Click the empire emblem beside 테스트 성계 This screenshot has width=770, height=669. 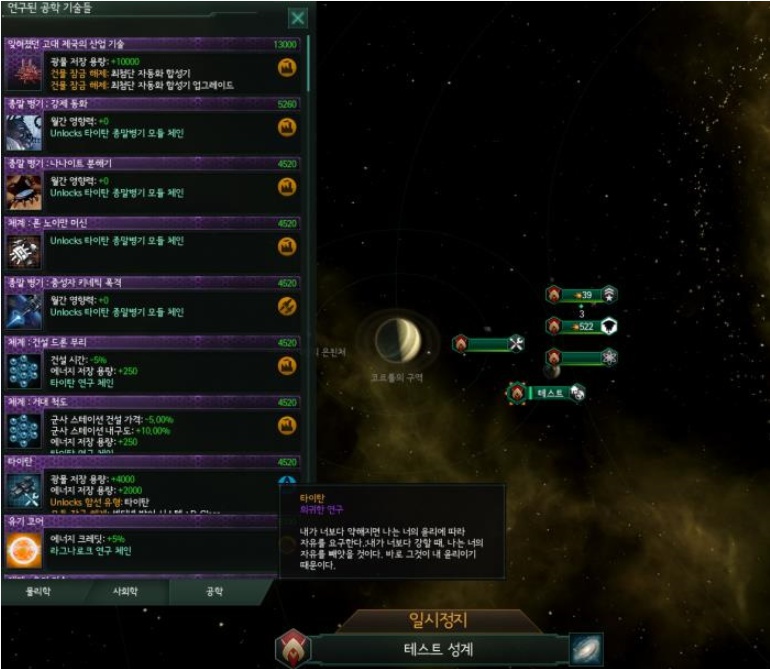click(294, 649)
